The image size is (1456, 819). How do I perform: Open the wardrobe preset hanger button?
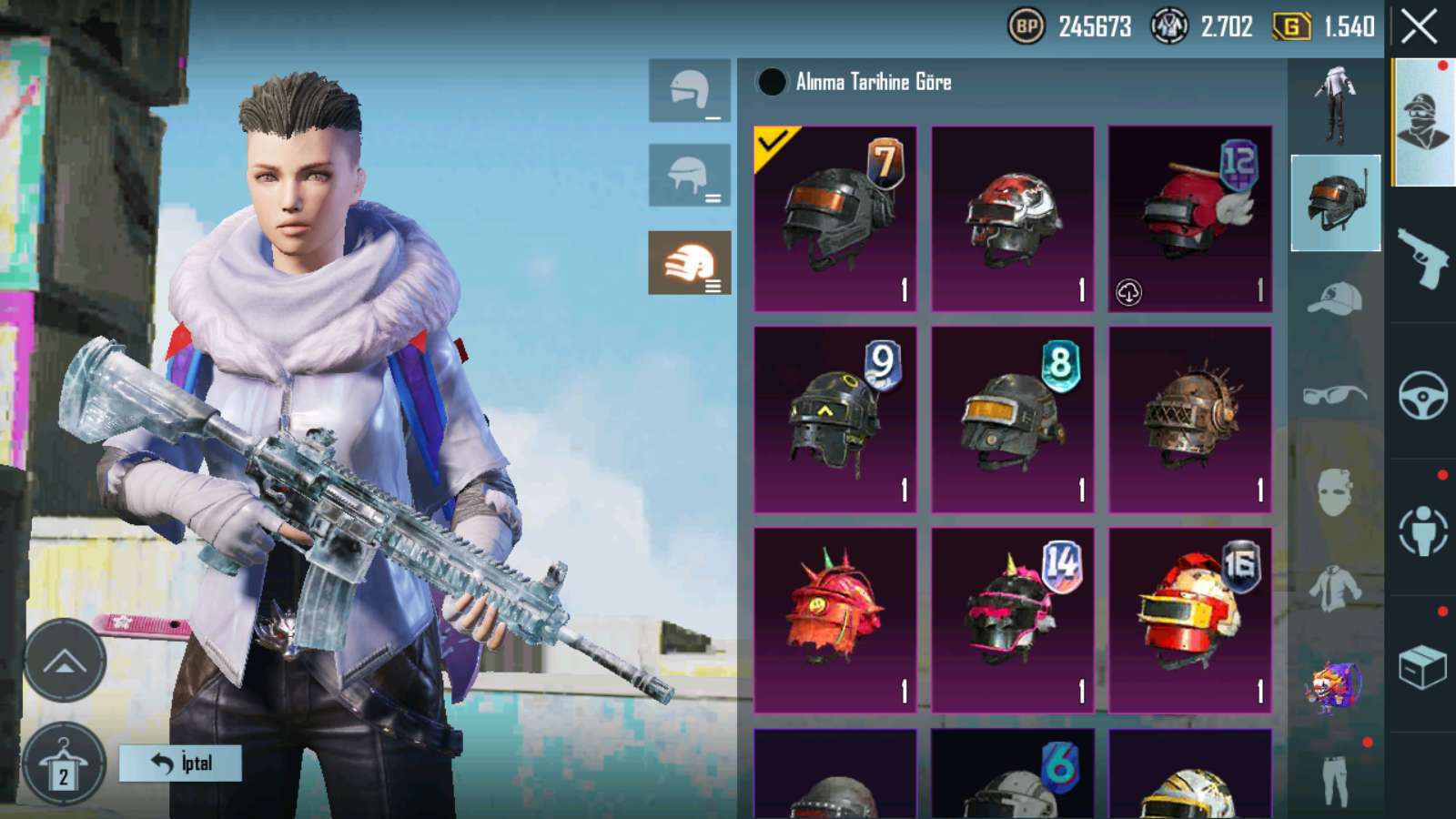pos(64,764)
